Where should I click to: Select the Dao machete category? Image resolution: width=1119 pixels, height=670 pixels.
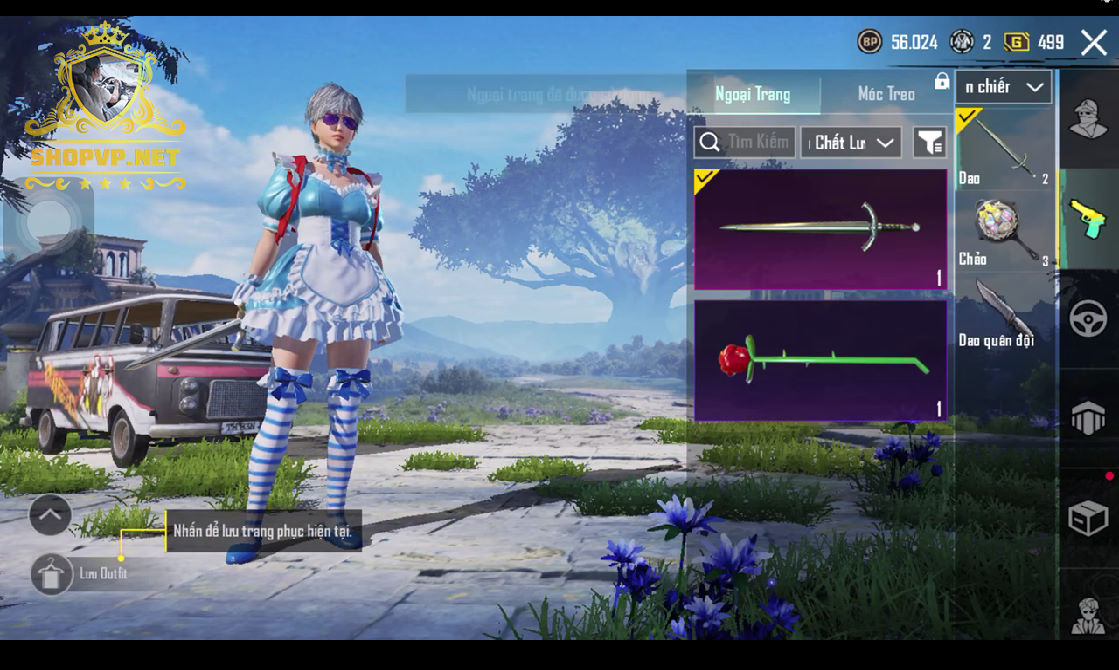[1004, 148]
